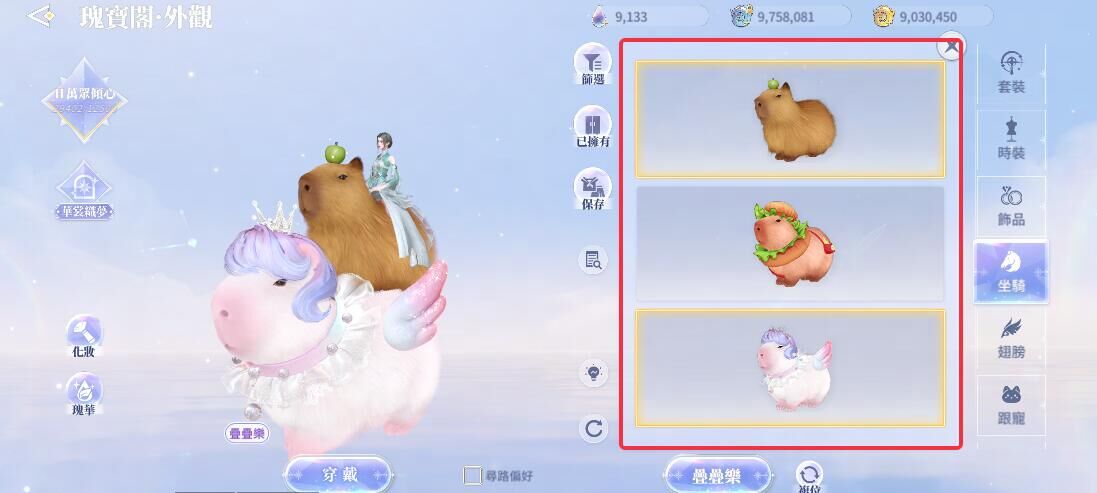Switch to the 跟寵 pet tab
Viewport: 1097px width, 493px height.
coord(1011,404)
